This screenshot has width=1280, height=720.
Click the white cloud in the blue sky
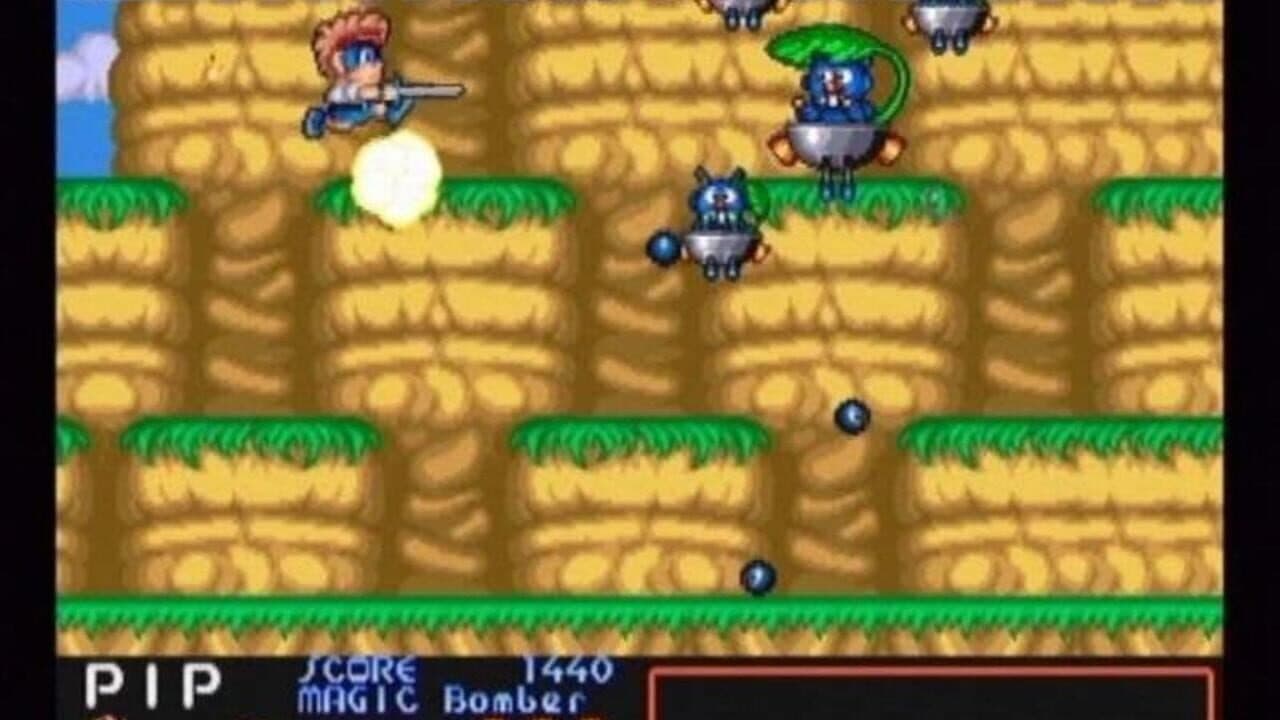click(83, 63)
